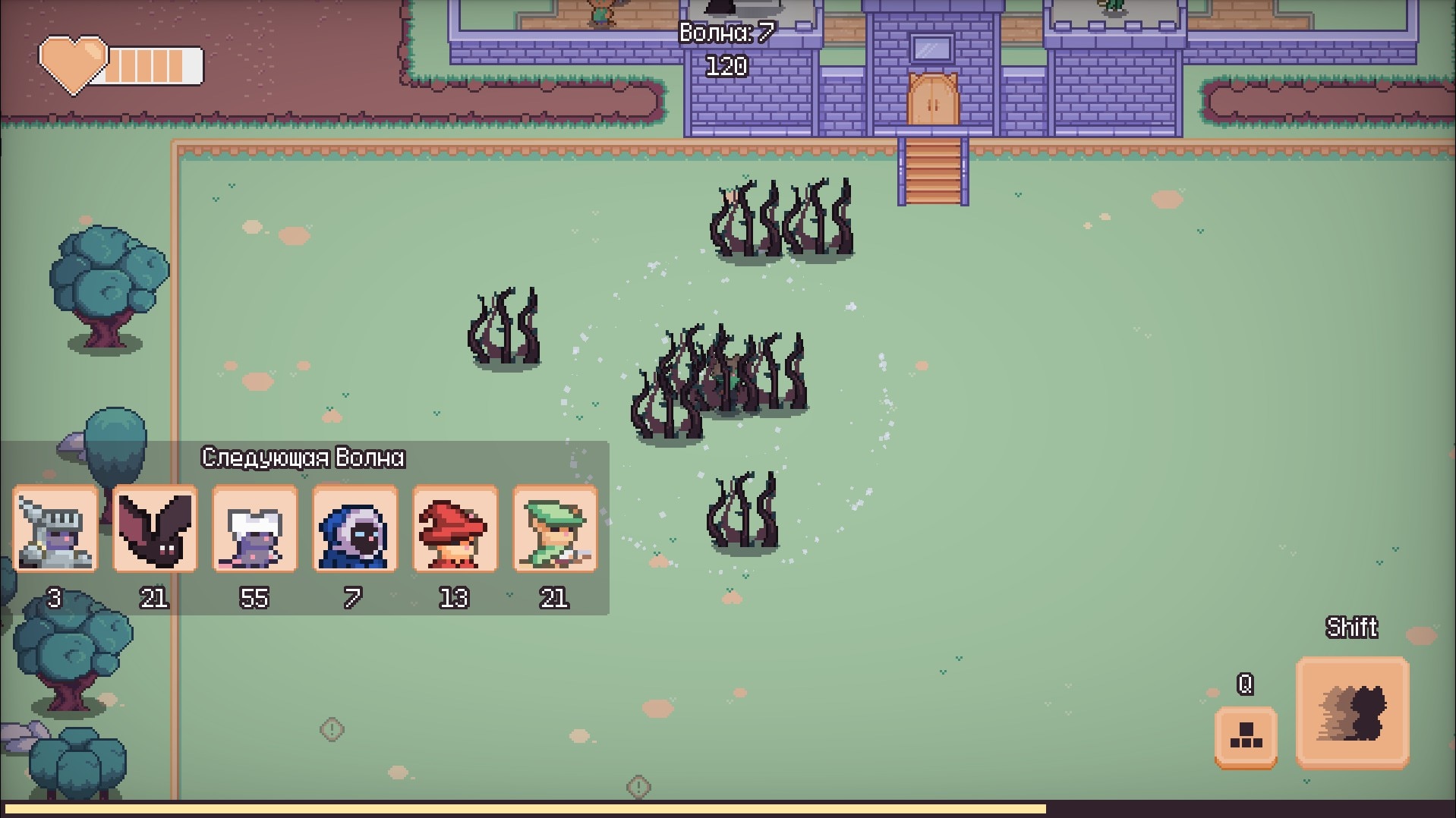The width and height of the screenshot is (1456, 818).
Task: Click the bat enemy portrait
Action: pos(155,529)
